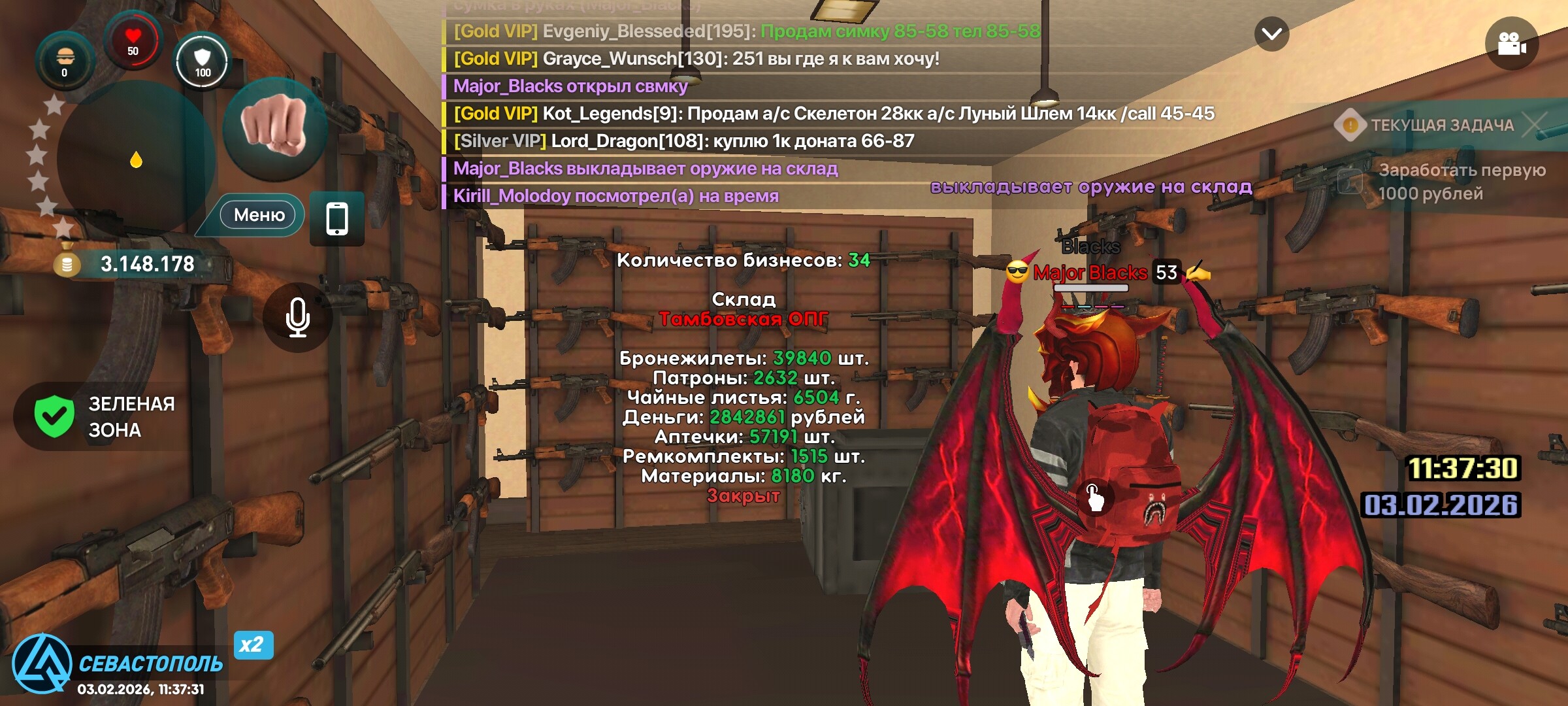Viewport: 1568px width, 706px height.
Task: Tap the armor shield progress circle
Action: click(201, 61)
